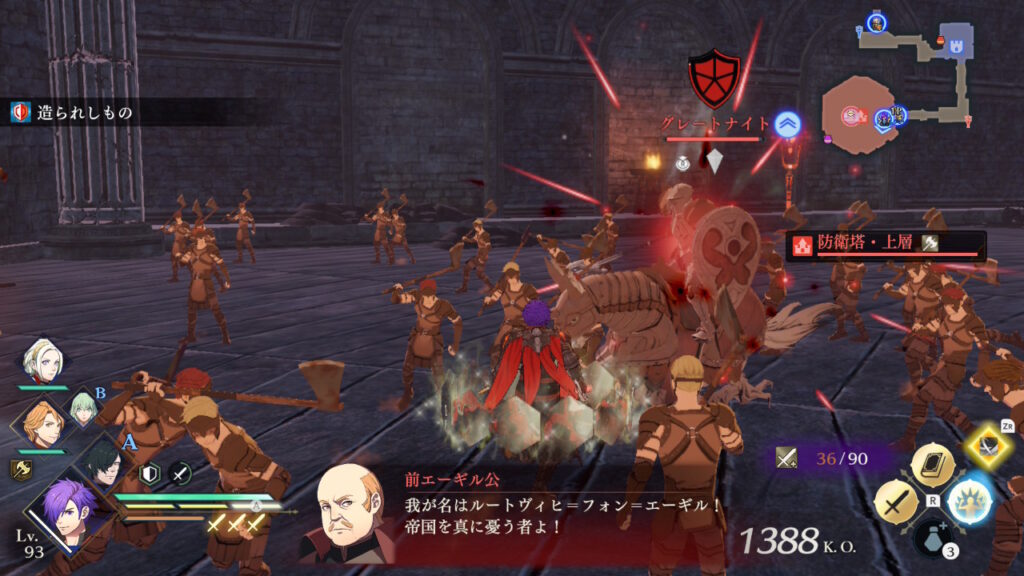Select the red shield emblem above グレートナイト
Viewport: 1024px width, 576px height.
coord(714,79)
